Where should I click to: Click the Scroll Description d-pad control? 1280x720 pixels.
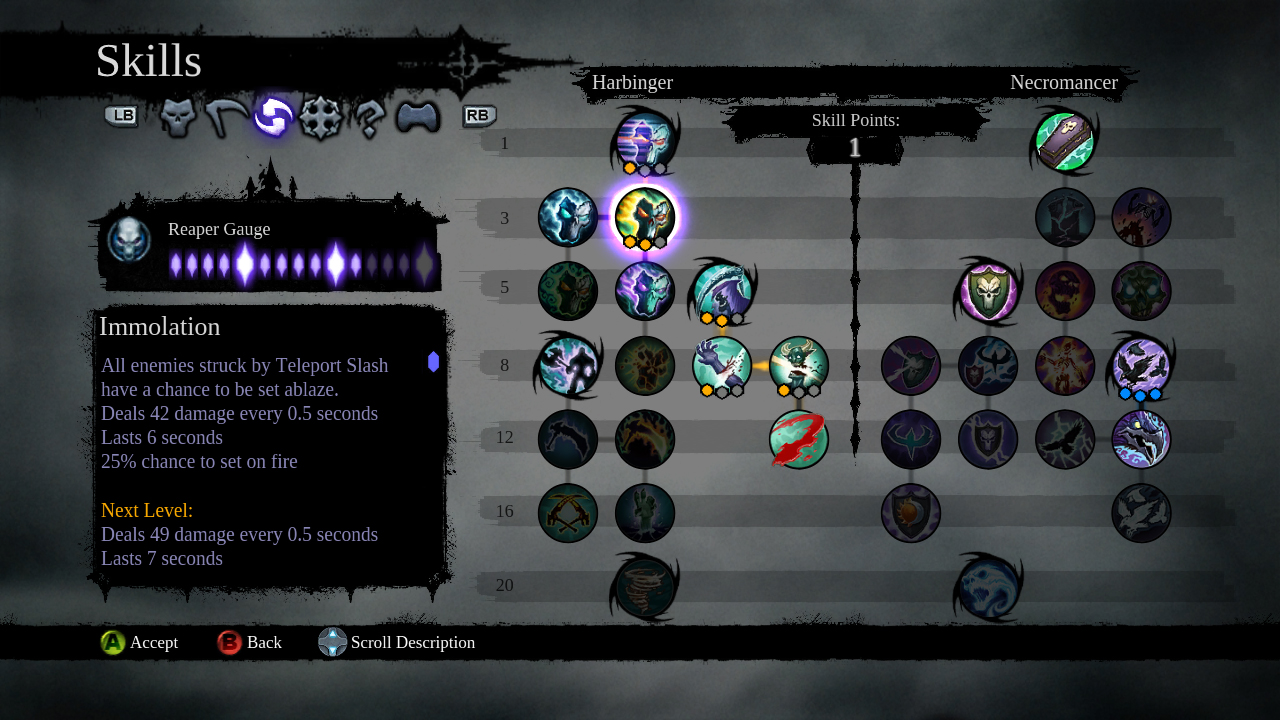point(331,642)
